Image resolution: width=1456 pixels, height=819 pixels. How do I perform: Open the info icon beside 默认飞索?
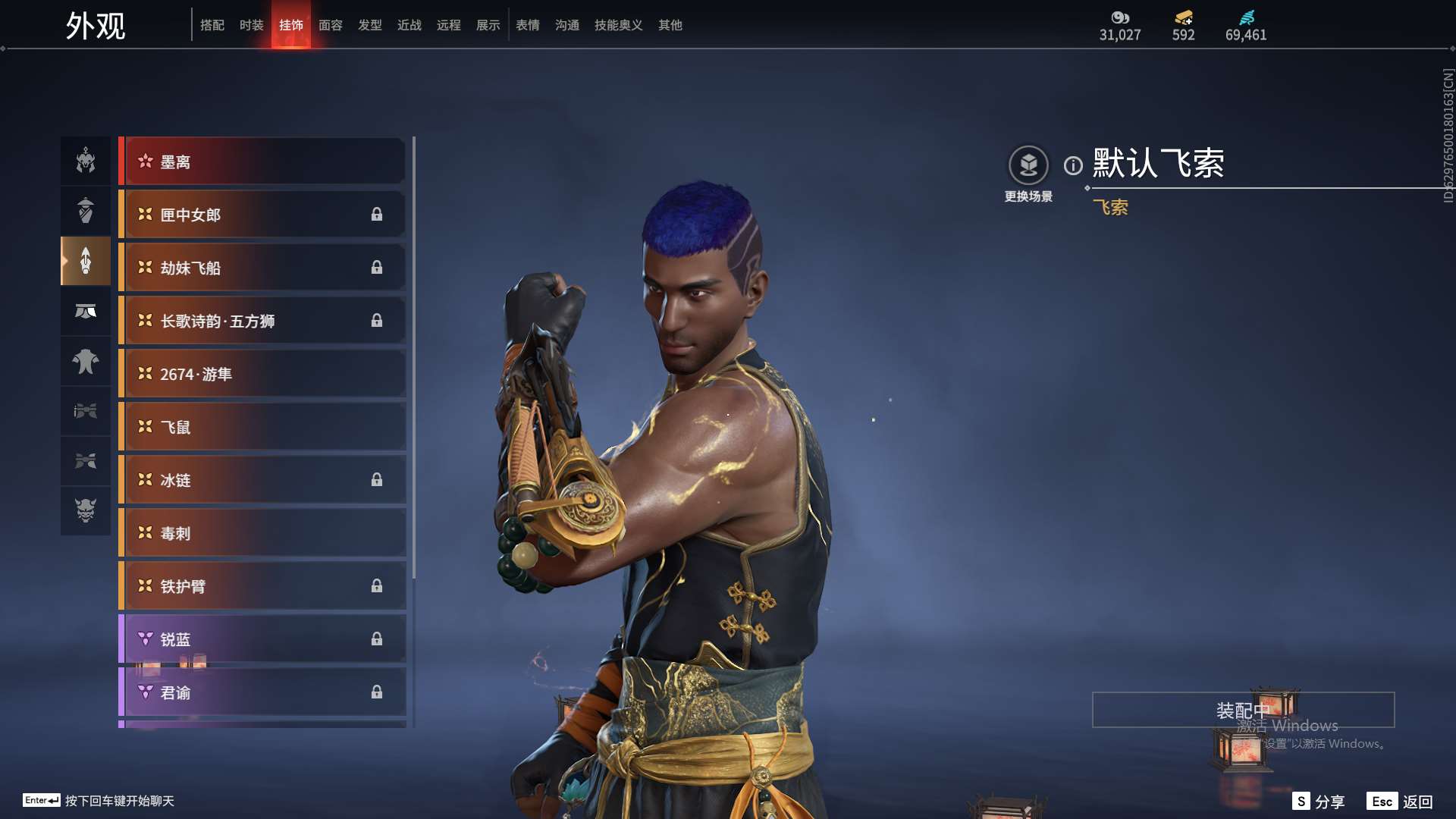click(x=1073, y=165)
